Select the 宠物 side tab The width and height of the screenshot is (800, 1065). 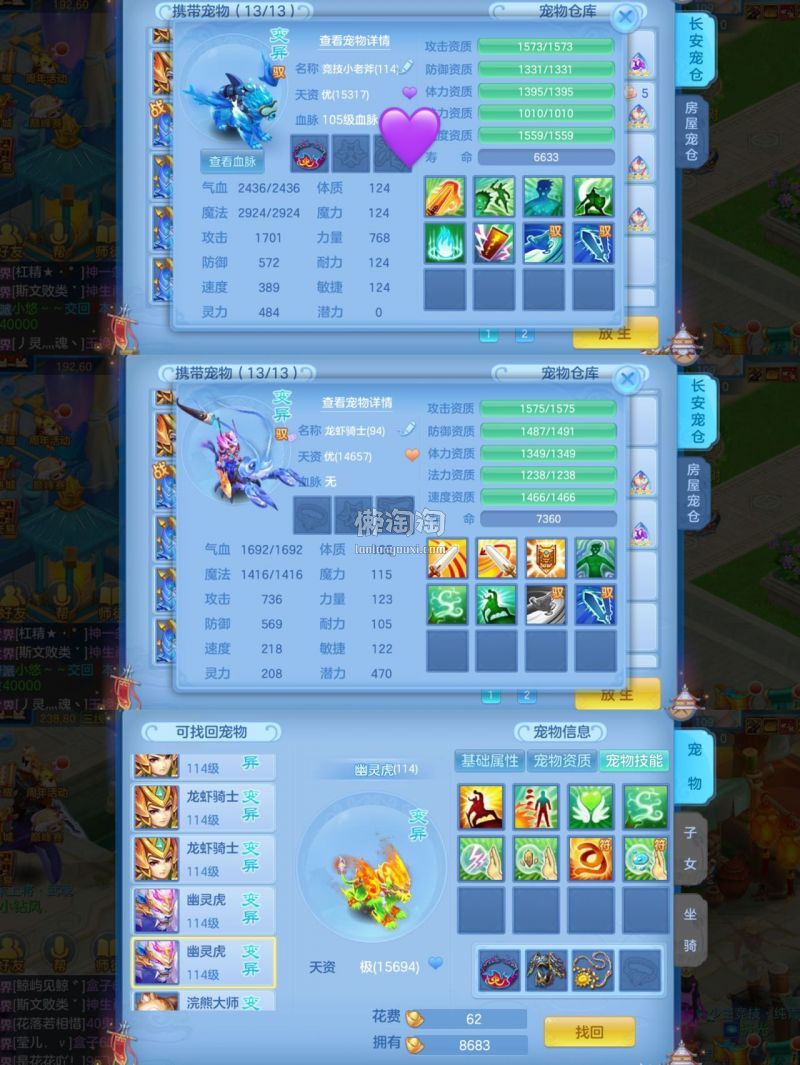694,768
